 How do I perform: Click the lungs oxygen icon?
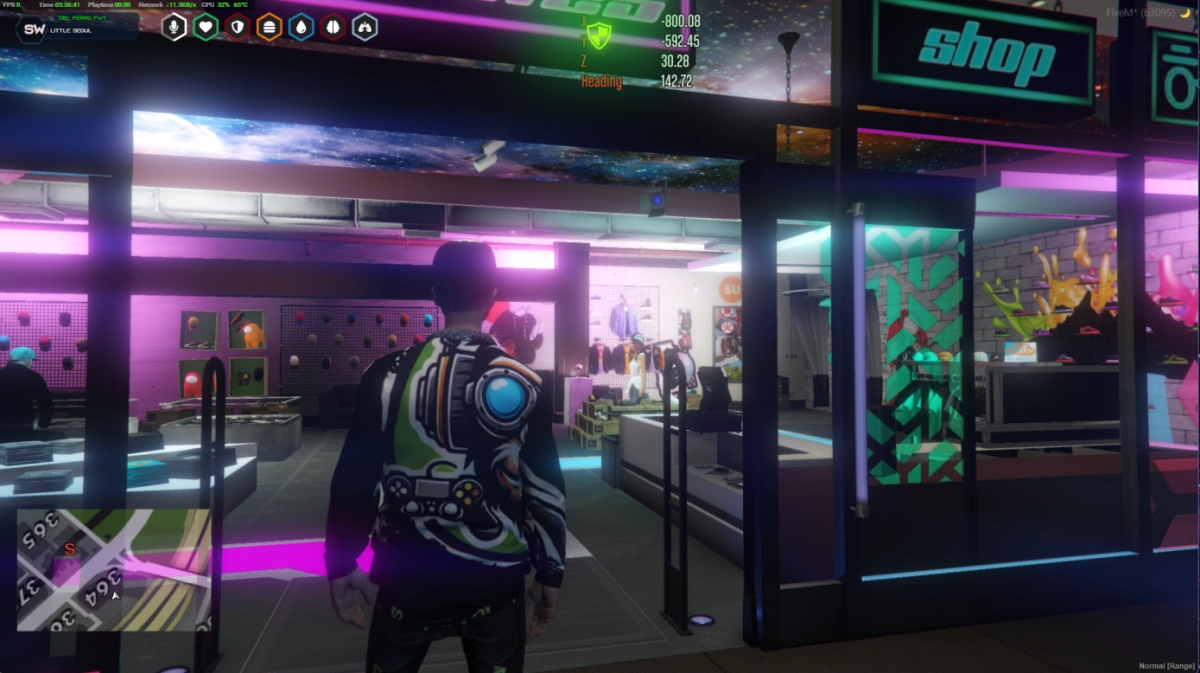(x=365, y=27)
